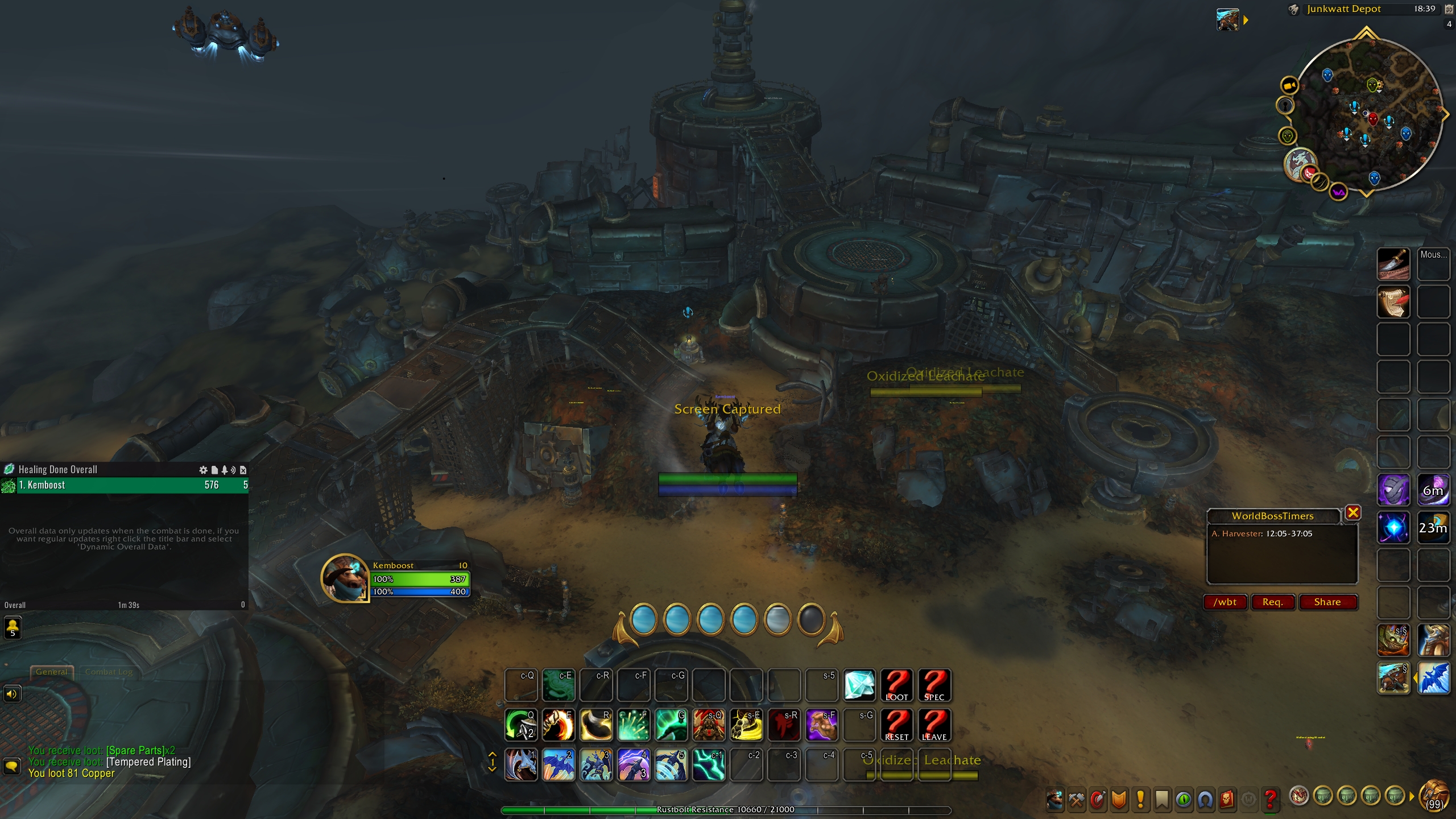Click the Req. button in WorldBossTimers

(1272, 602)
